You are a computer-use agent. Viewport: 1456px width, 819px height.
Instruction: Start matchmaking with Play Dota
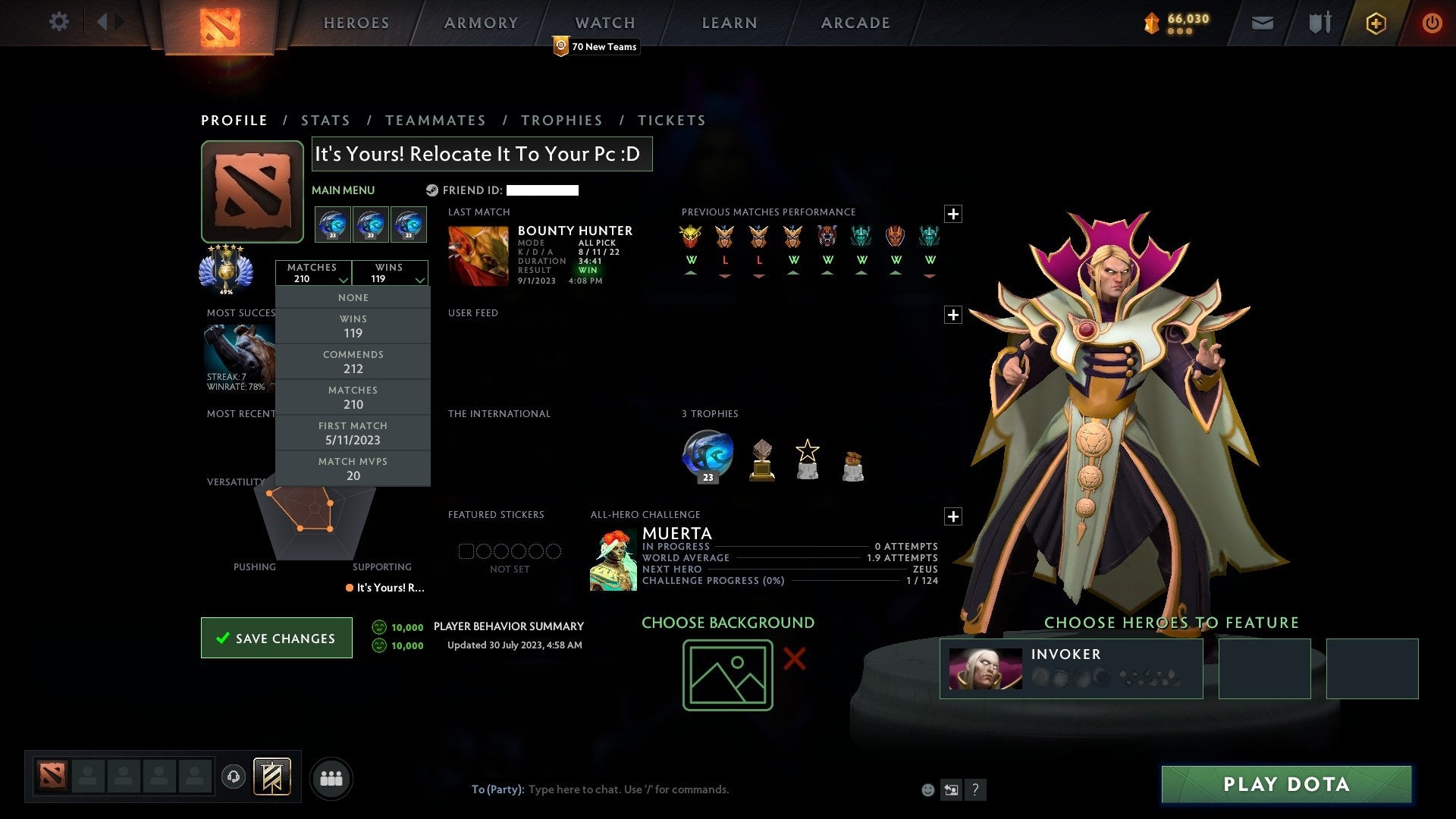[1286, 784]
